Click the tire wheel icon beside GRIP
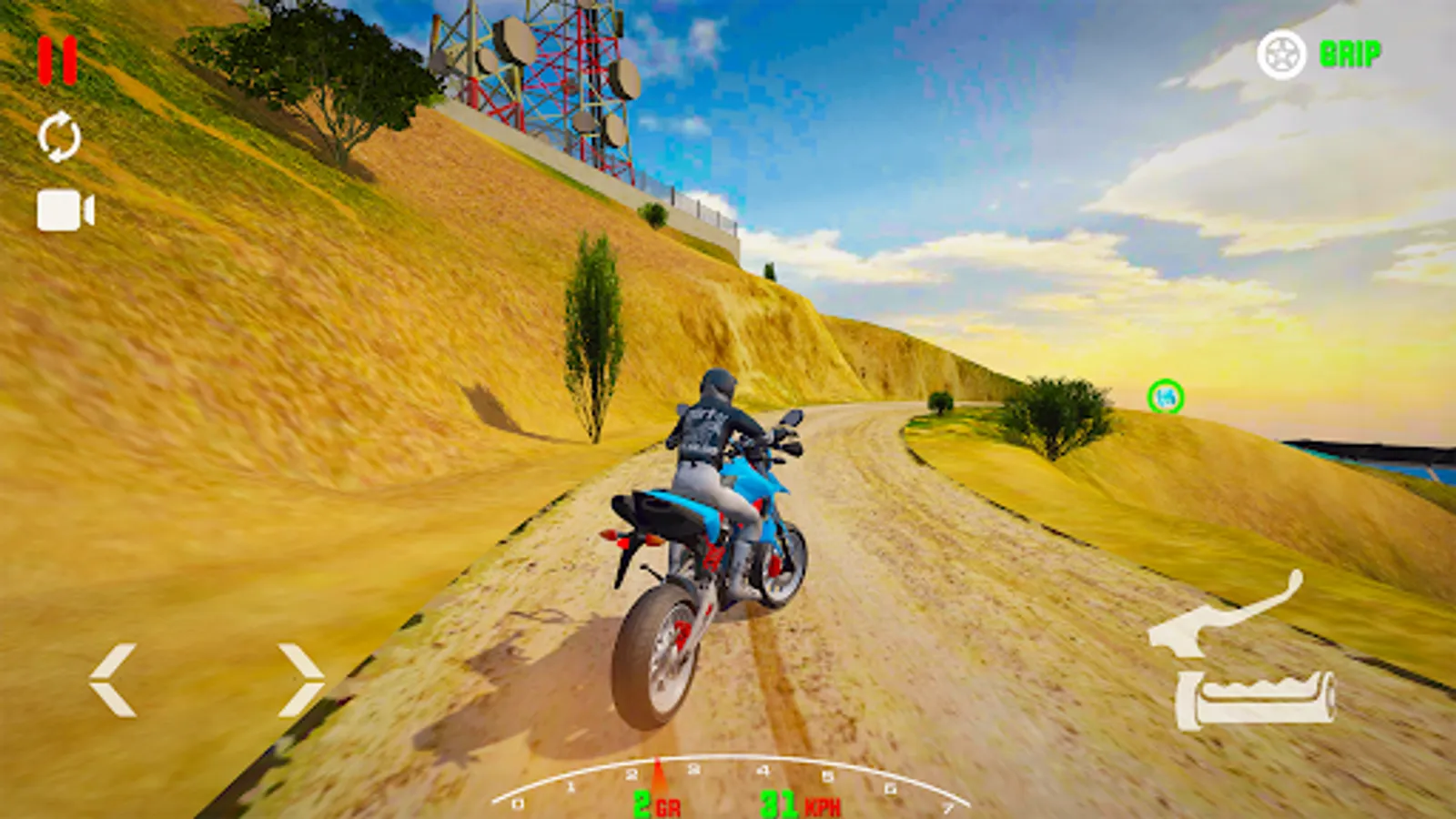Viewport: 1456px width, 819px height. [1283, 55]
